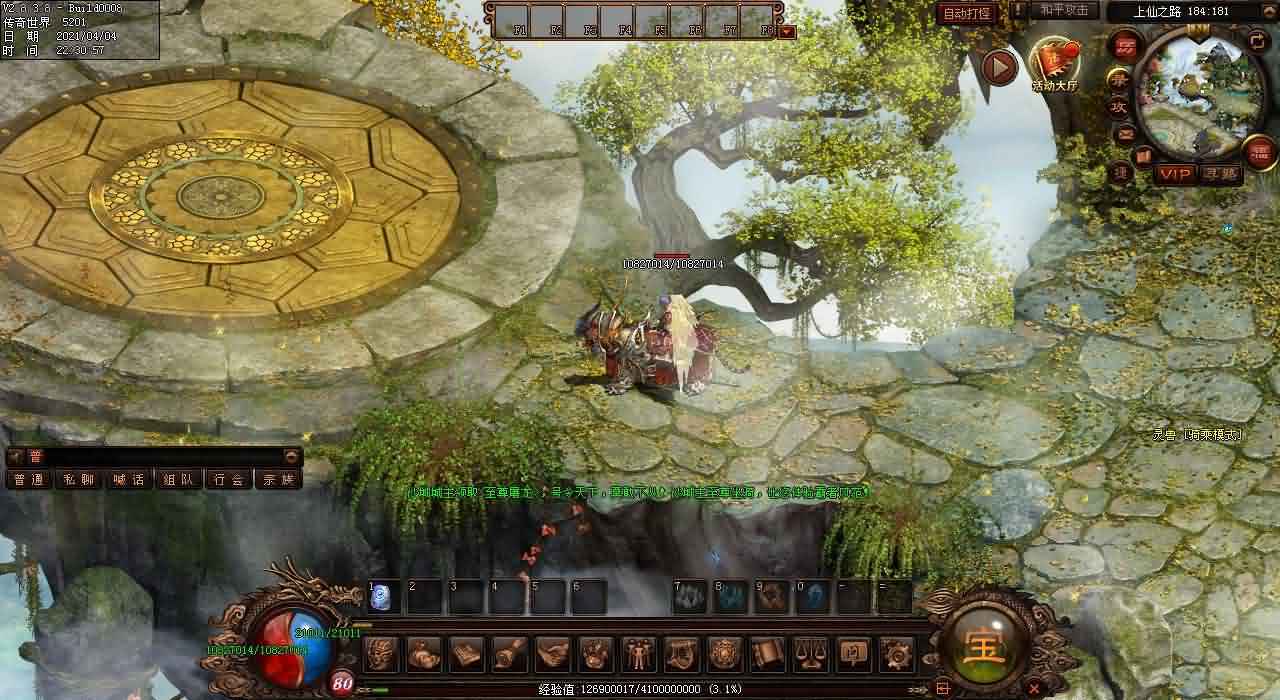Open the balance scales icon
The height and width of the screenshot is (700, 1280).
pyautogui.click(x=810, y=654)
